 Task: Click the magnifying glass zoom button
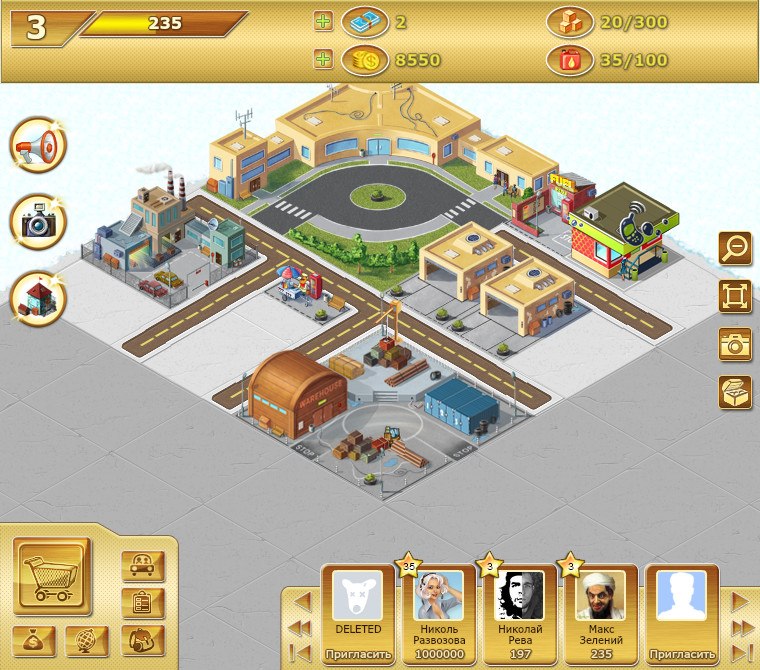[x=735, y=247]
